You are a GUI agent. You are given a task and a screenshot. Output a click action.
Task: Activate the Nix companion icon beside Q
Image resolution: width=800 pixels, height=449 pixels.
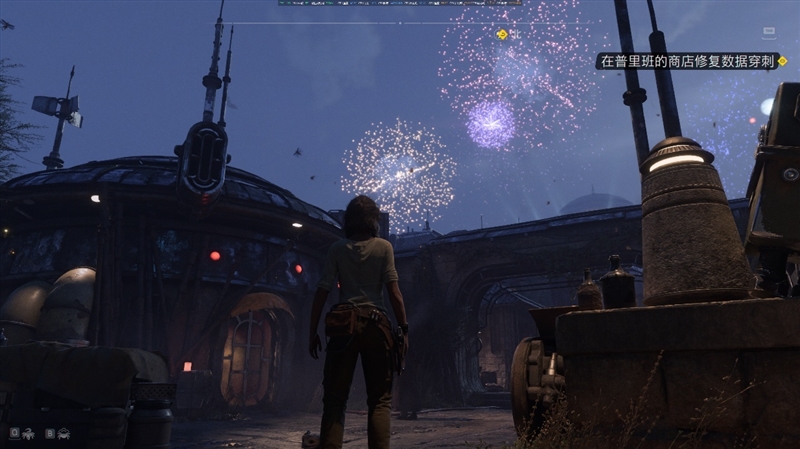coord(27,433)
